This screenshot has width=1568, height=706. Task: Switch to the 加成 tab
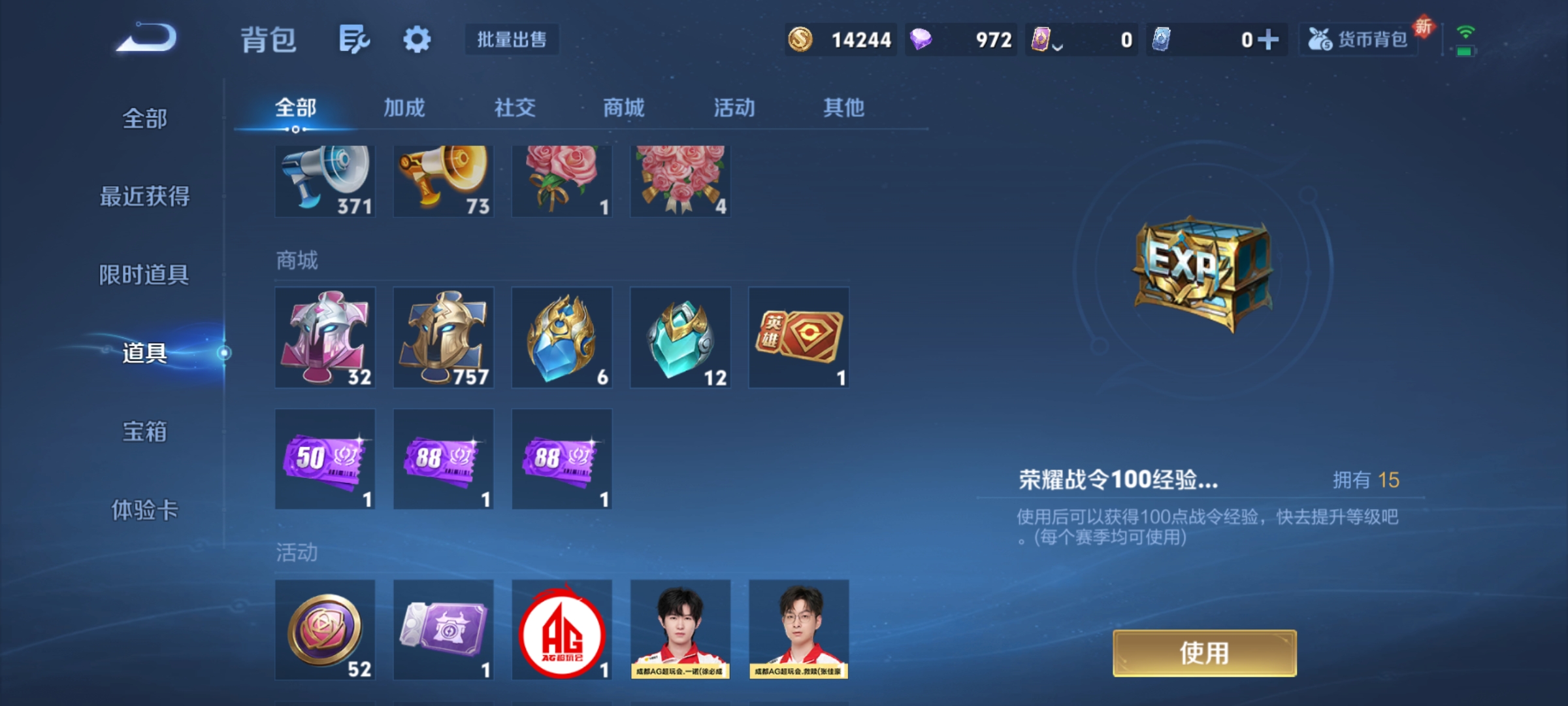click(x=404, y=108)
